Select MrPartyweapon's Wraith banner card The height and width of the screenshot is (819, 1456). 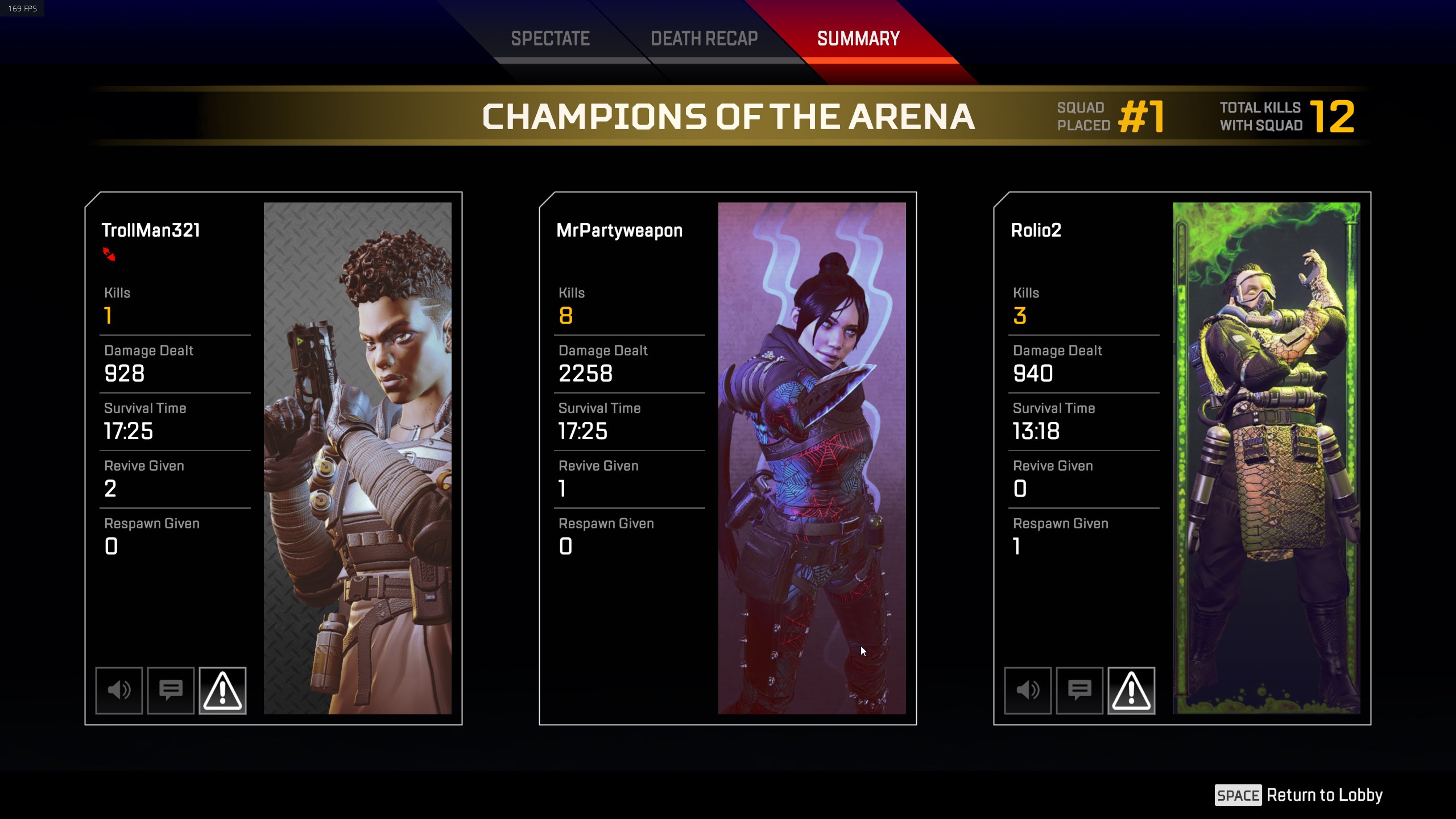click(812, 458)
